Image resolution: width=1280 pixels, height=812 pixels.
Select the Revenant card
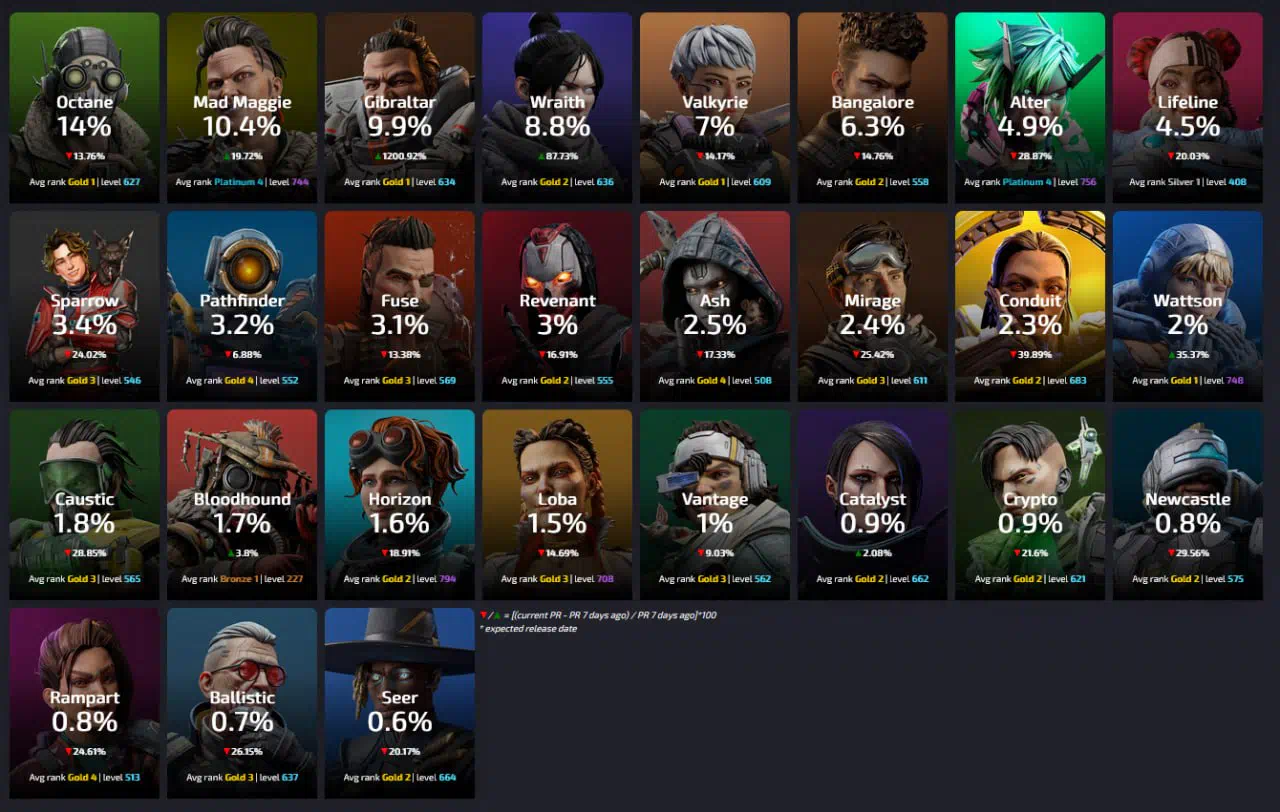coord(557,305)
